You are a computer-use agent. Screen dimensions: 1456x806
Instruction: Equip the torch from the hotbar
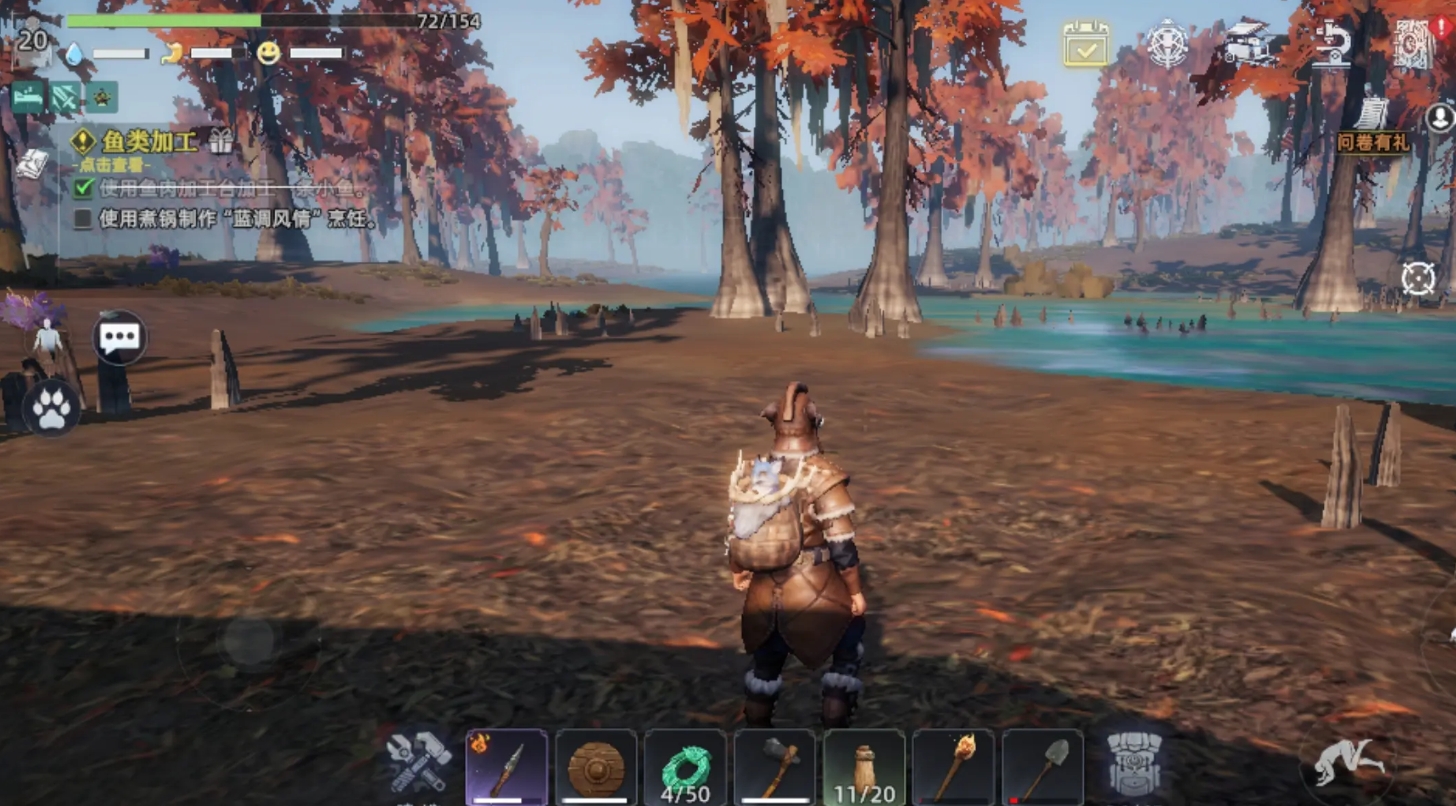point(953,767)
